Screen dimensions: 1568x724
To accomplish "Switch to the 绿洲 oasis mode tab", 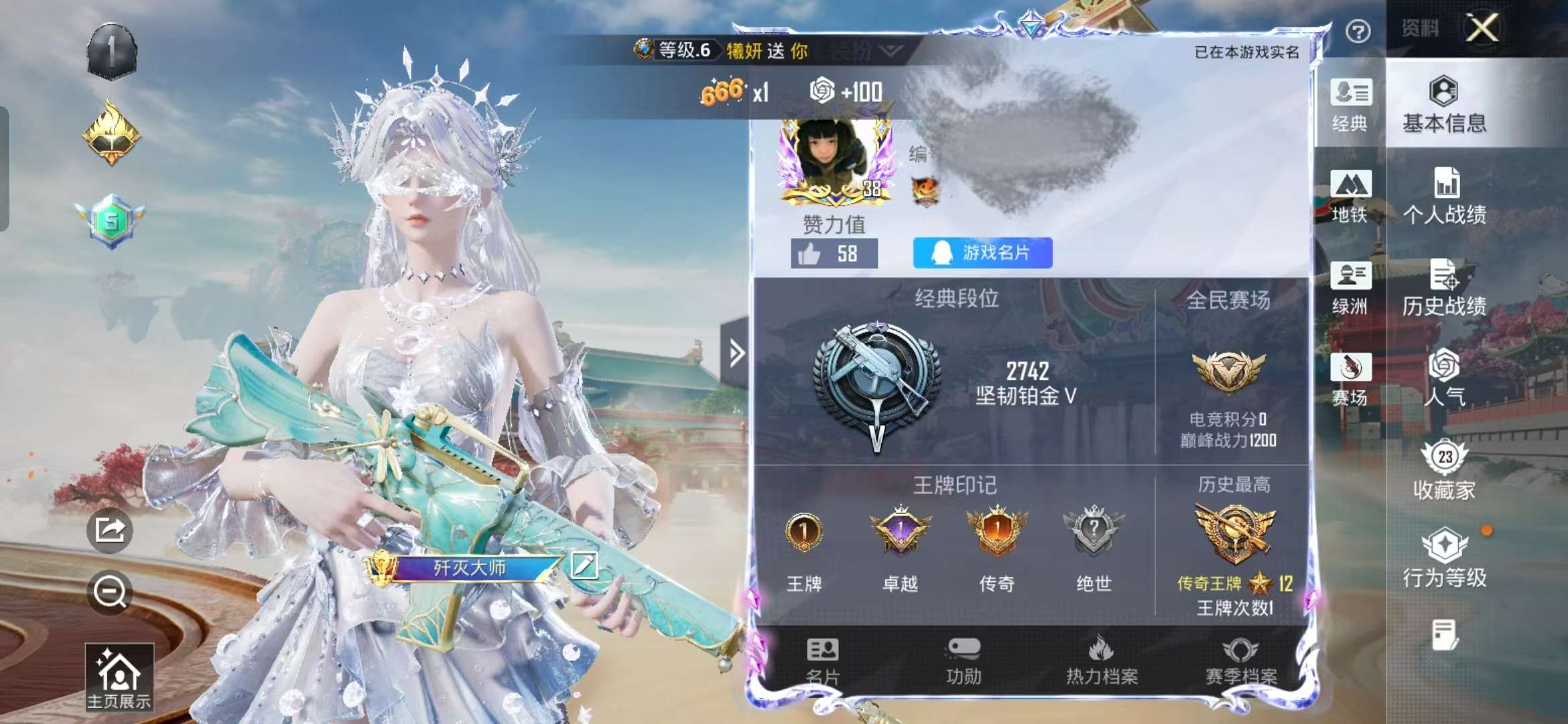I will pyautogui.click(x=1350, y=288).
